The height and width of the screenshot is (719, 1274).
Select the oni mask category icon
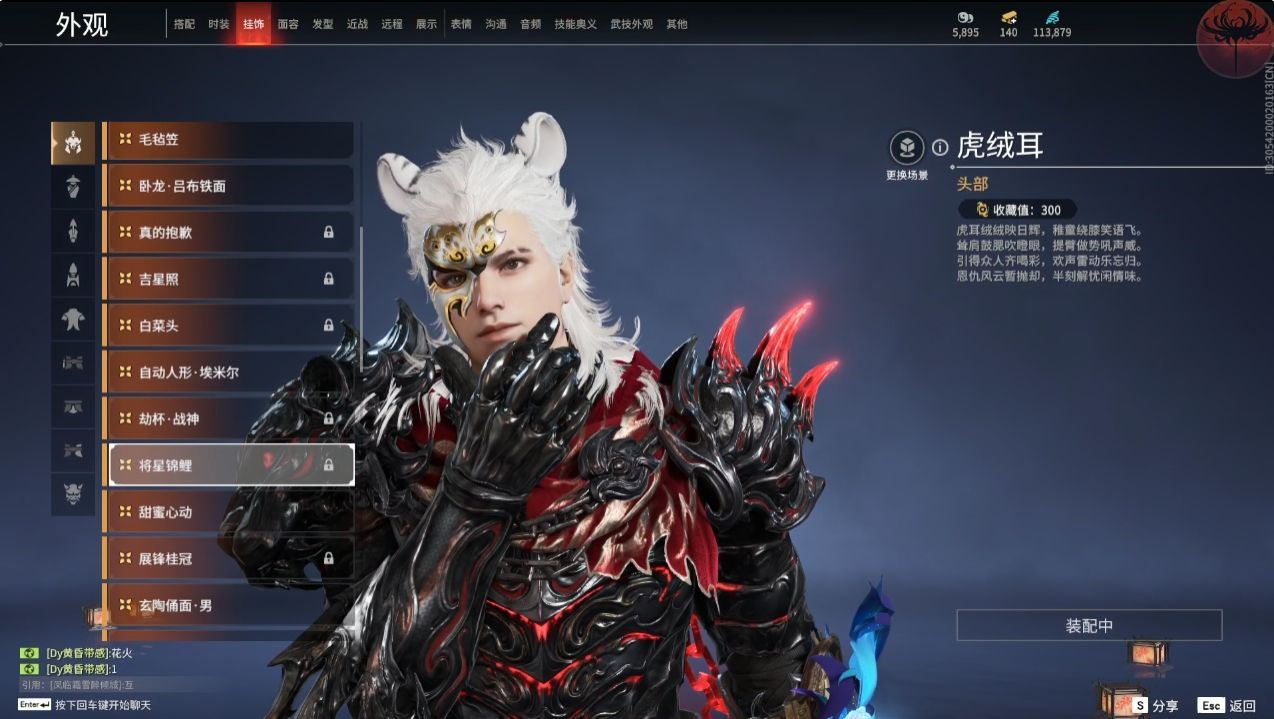coord(73,494)
